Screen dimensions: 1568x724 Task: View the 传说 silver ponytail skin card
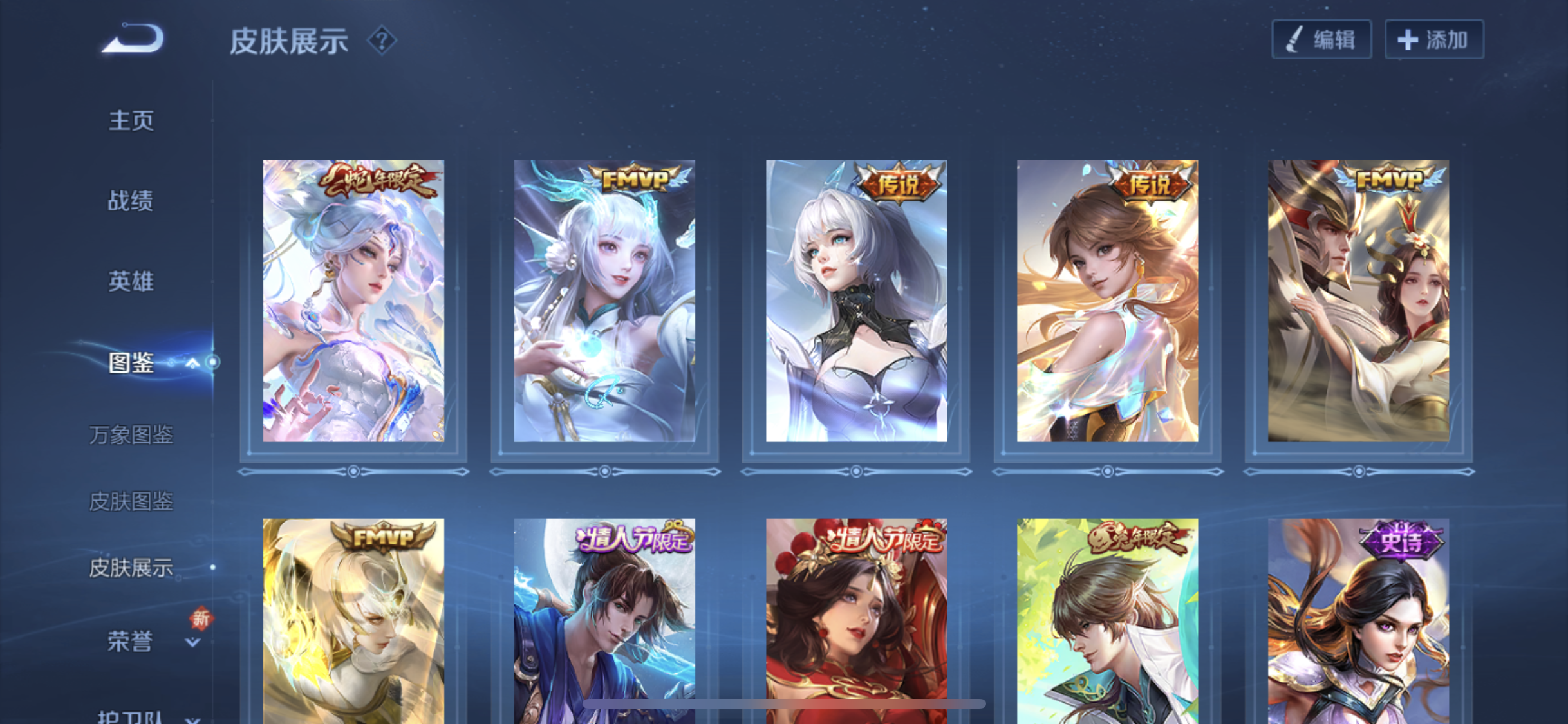856,301
